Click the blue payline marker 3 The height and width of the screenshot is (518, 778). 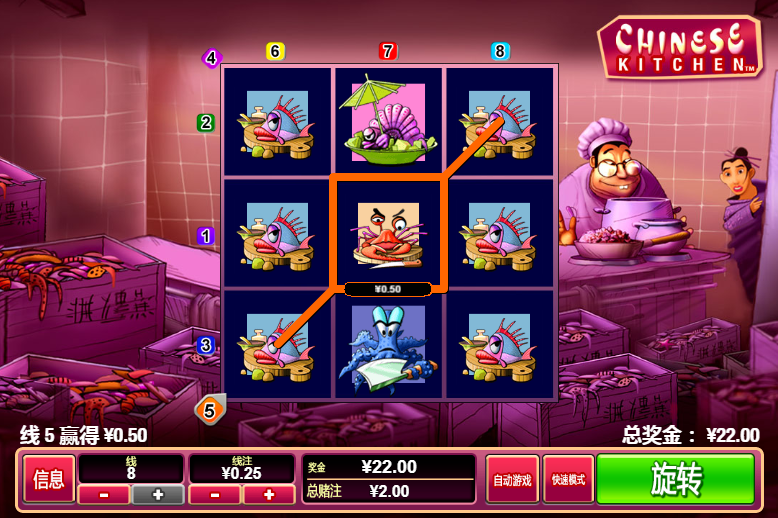point(206,345)
